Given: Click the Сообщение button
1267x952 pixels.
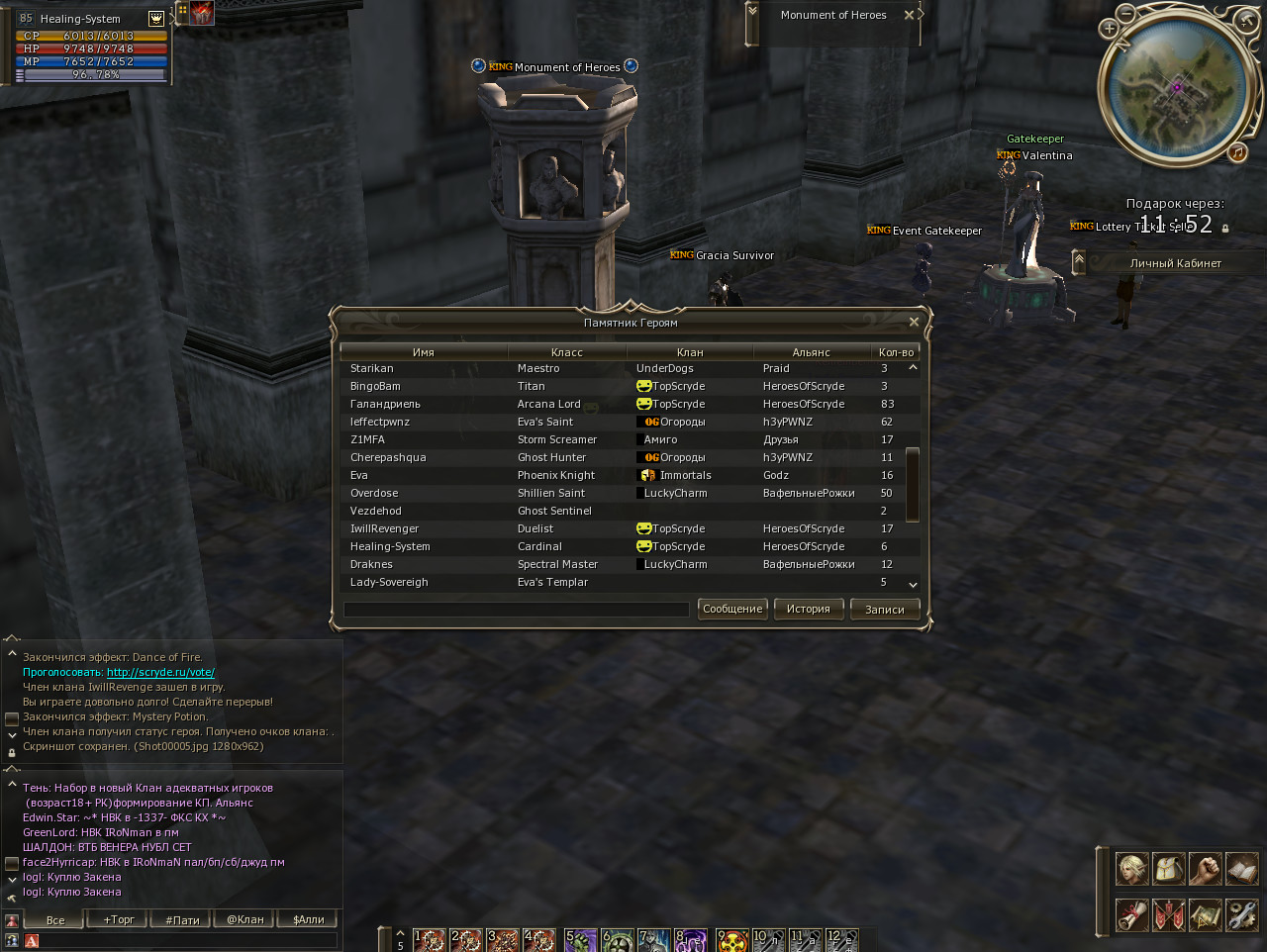Looking at the screenshot, I should [x=732, y=609].
